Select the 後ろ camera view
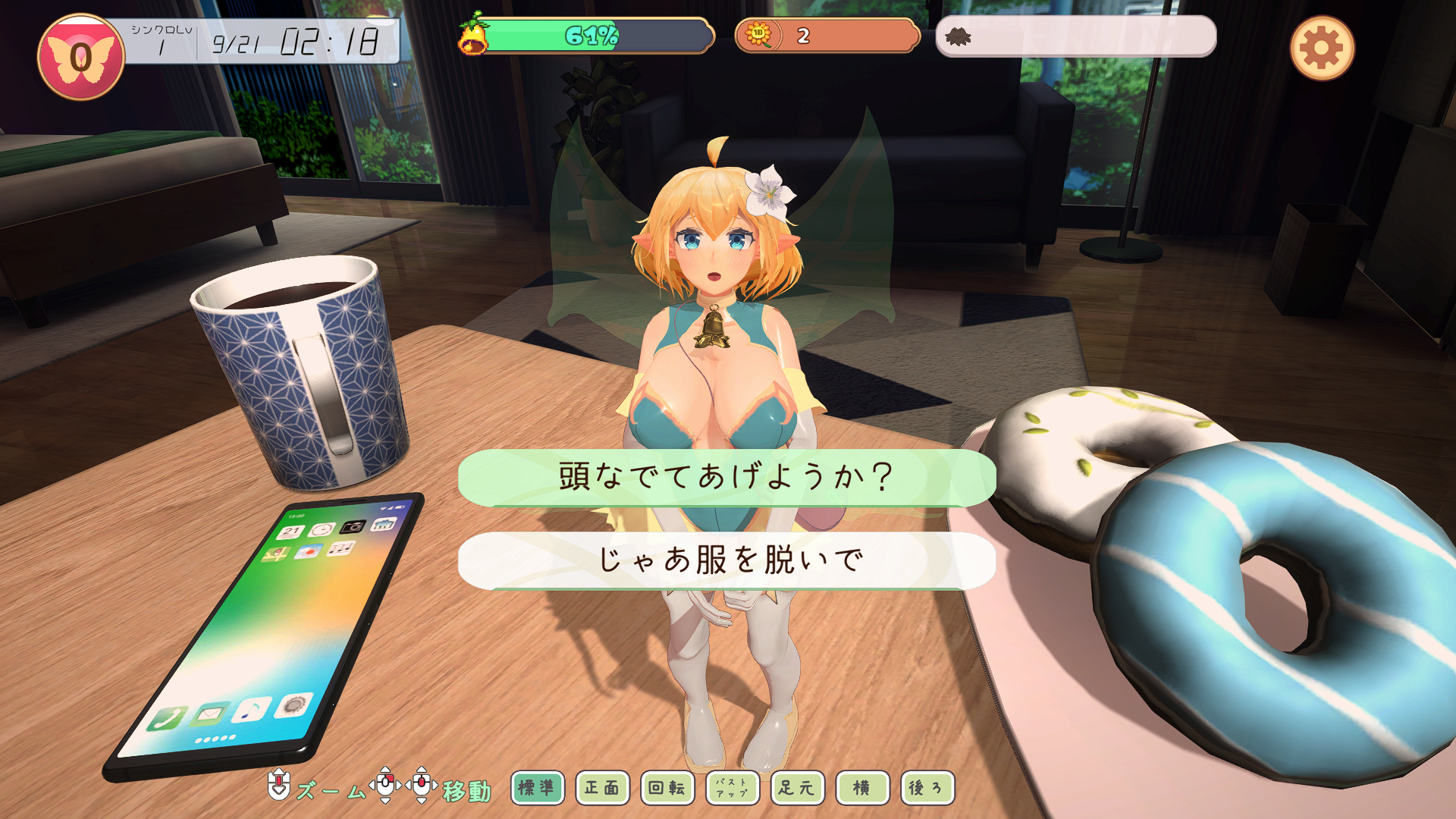The height and width of the screenshot is (819, 1456). click(x=927, y=788)
